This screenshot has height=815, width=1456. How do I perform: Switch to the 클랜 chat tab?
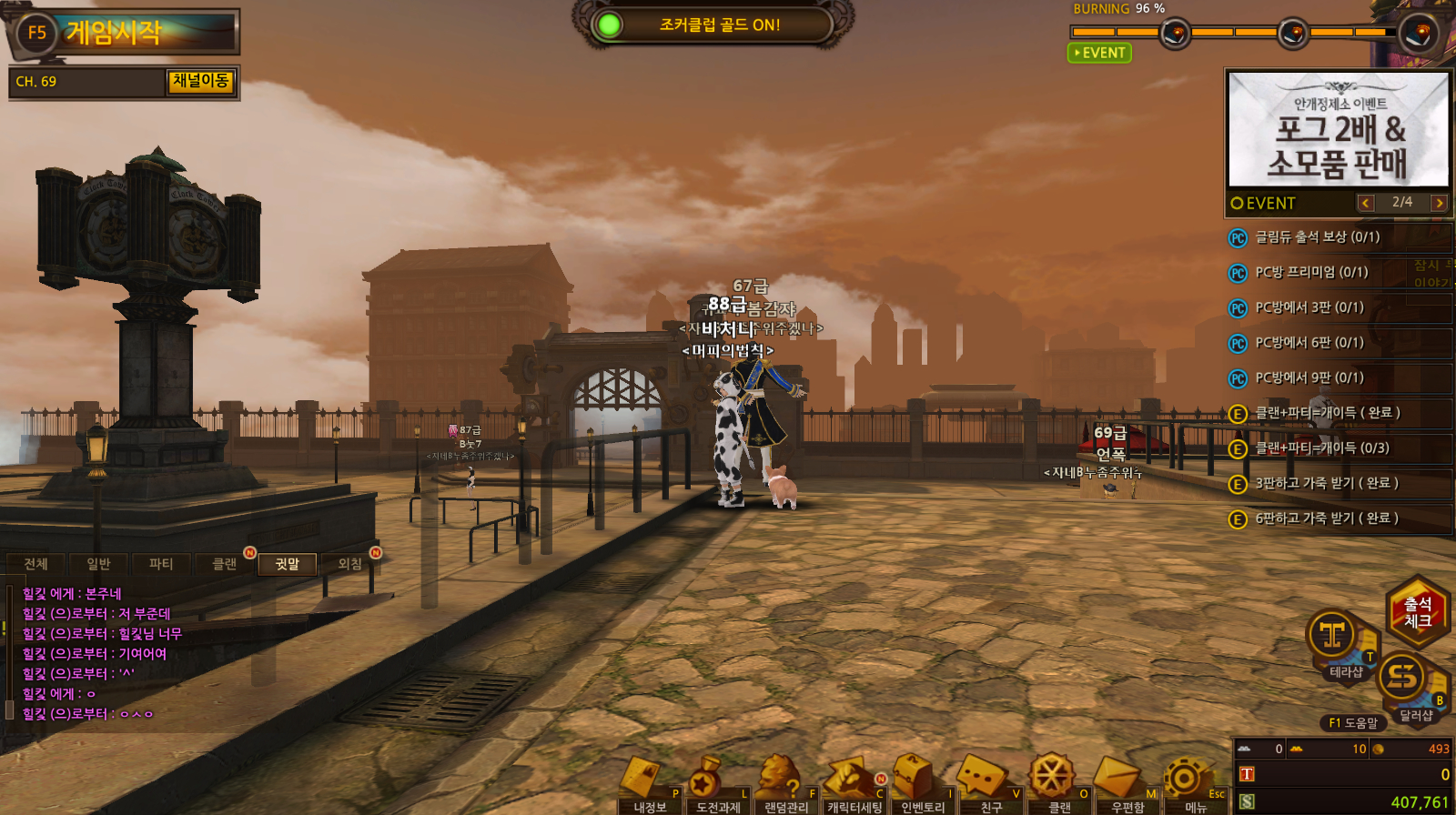(224, 564)
